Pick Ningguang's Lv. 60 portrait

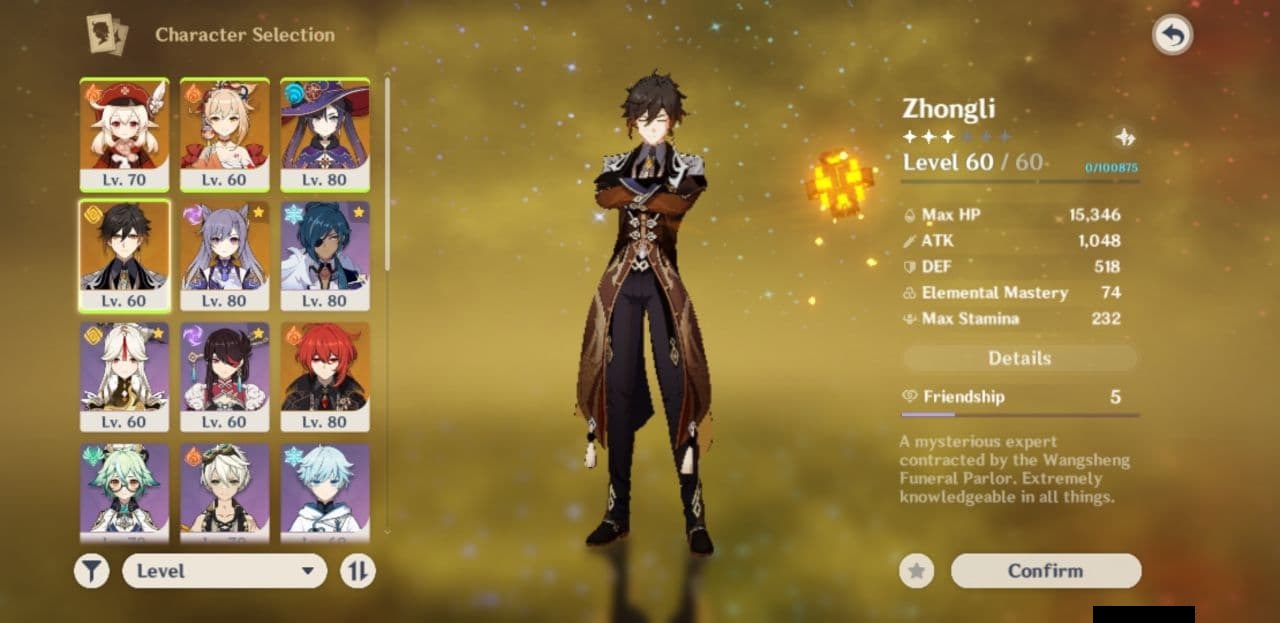[x=125, y=376]
